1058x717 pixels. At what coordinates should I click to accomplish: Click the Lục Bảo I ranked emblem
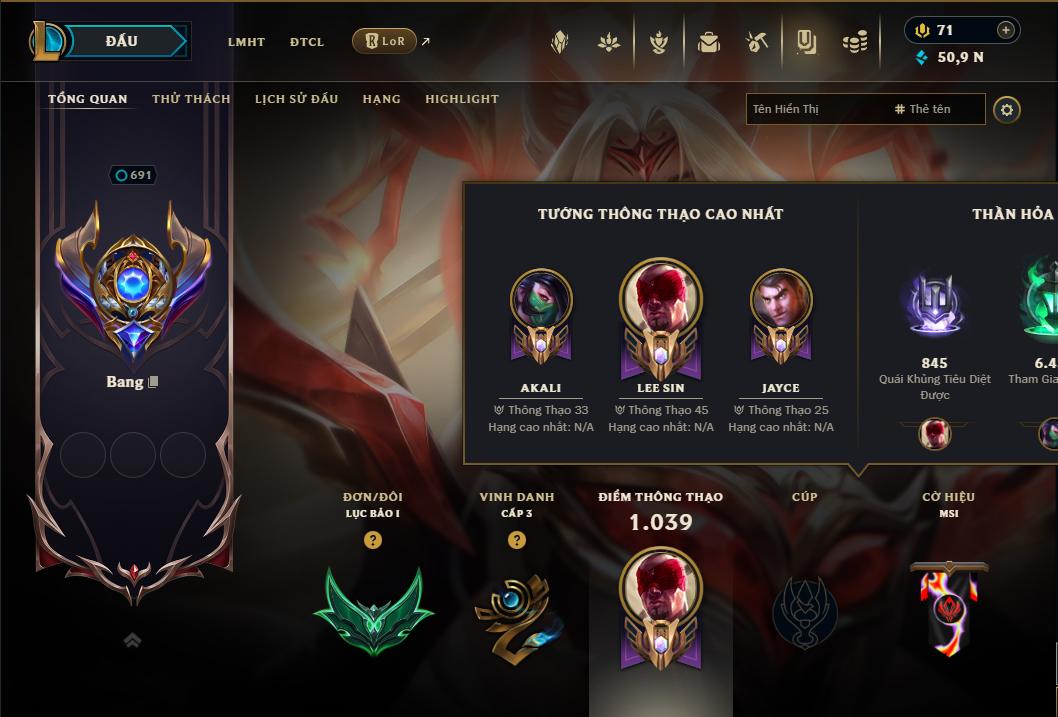(373, 610)
